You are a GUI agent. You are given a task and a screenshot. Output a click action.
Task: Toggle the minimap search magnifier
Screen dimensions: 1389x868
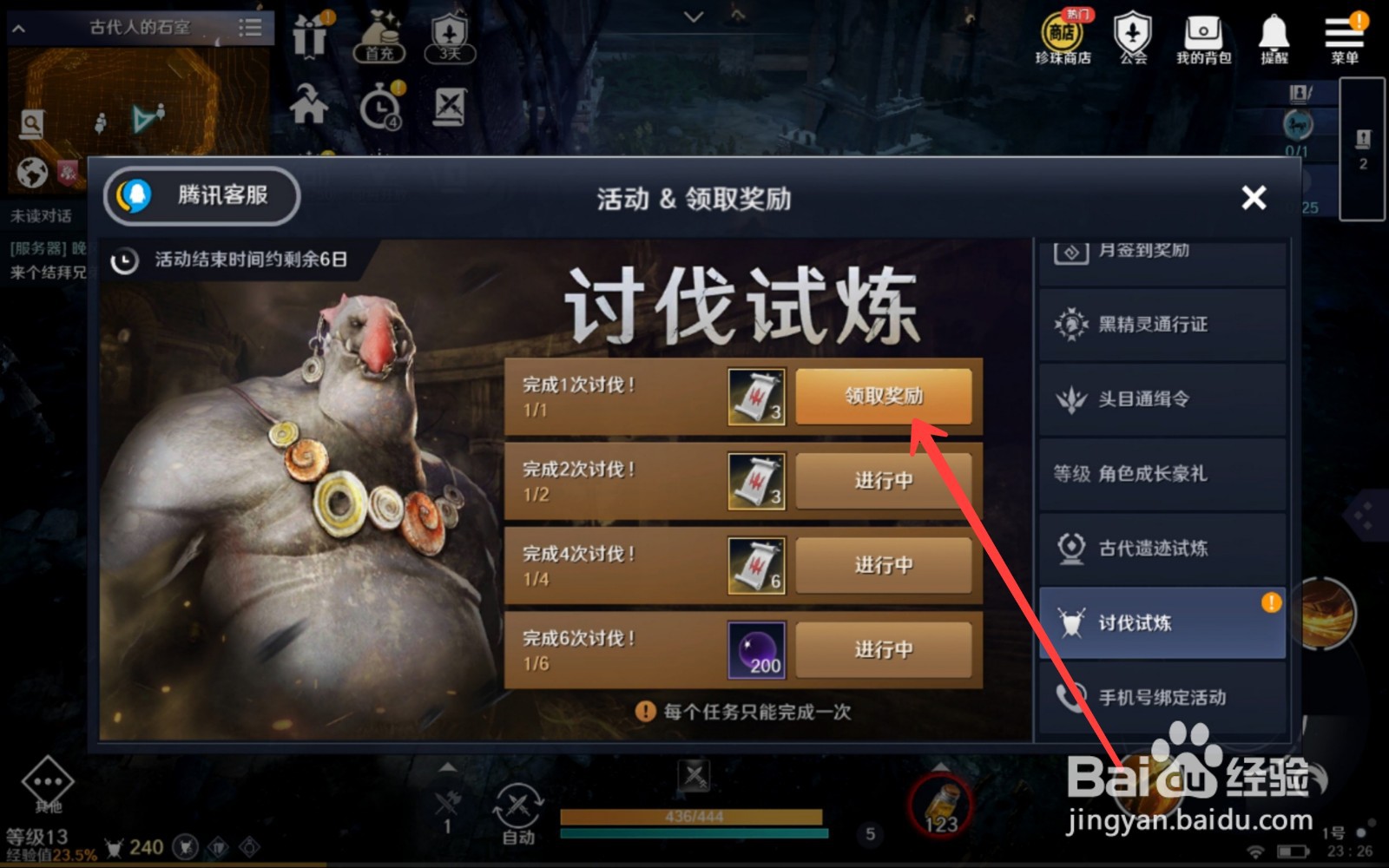point(31,123)
